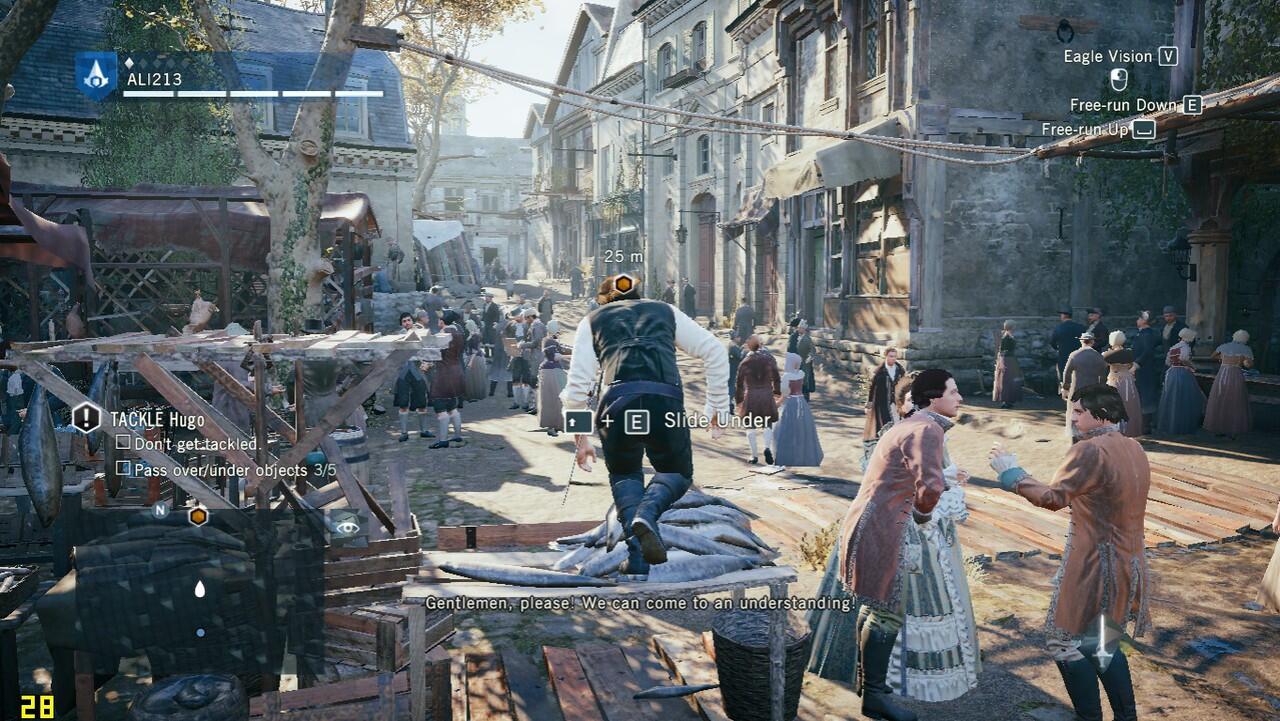Viewport: 1280px width, 721px height.
Task: Tick the "Don't get tackled" checkbox
Action: (x=123, y=442)
